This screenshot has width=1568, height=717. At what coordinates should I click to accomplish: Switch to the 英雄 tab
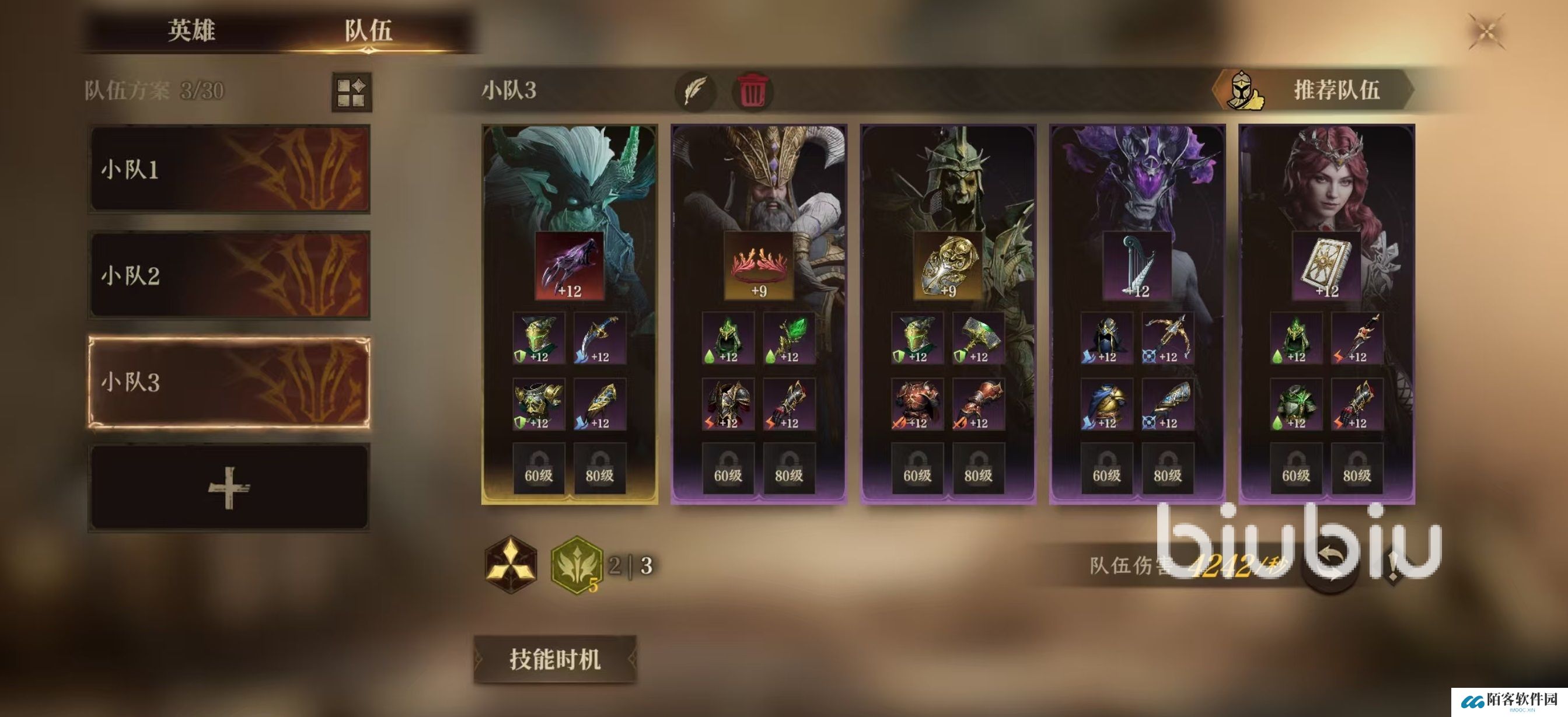click(x=191, y=30)
